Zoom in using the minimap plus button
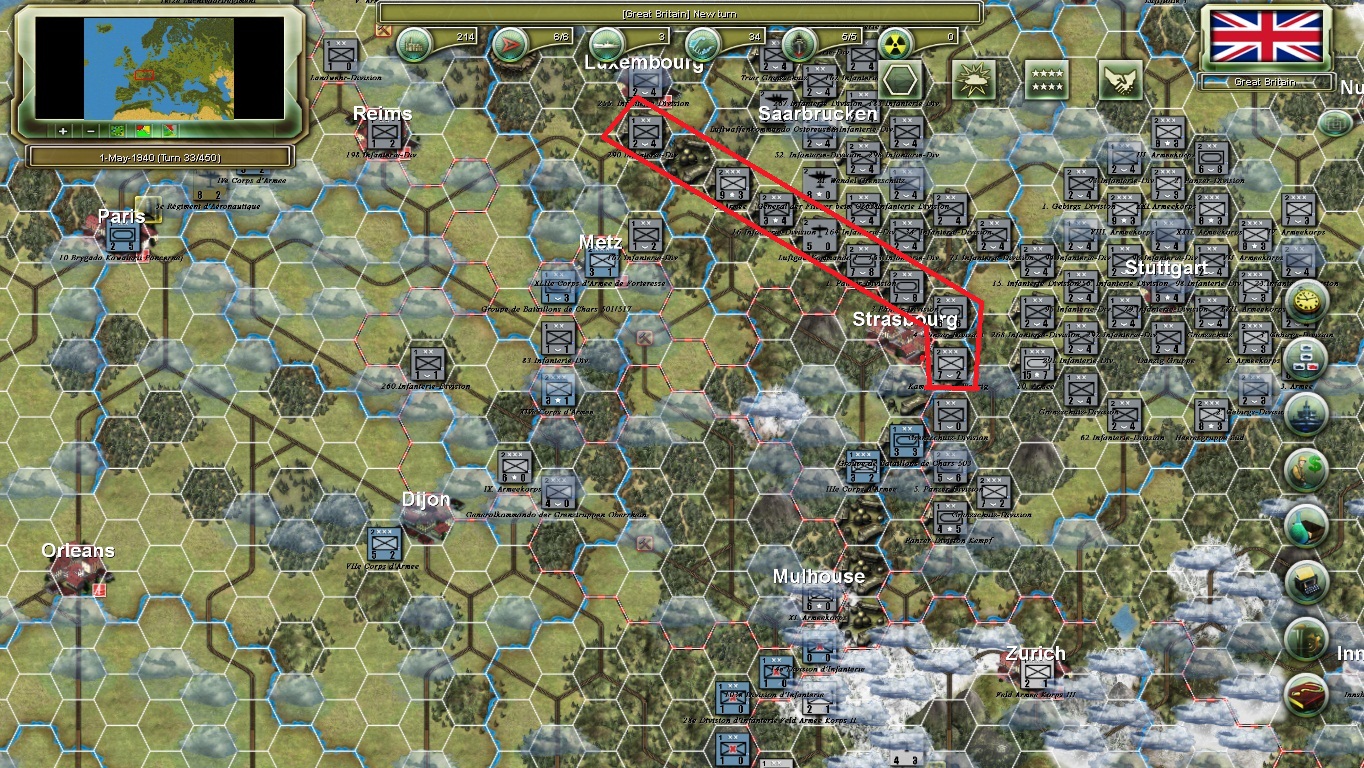The width and height of the screenshot is (1364, 768). tap(62, 131)
